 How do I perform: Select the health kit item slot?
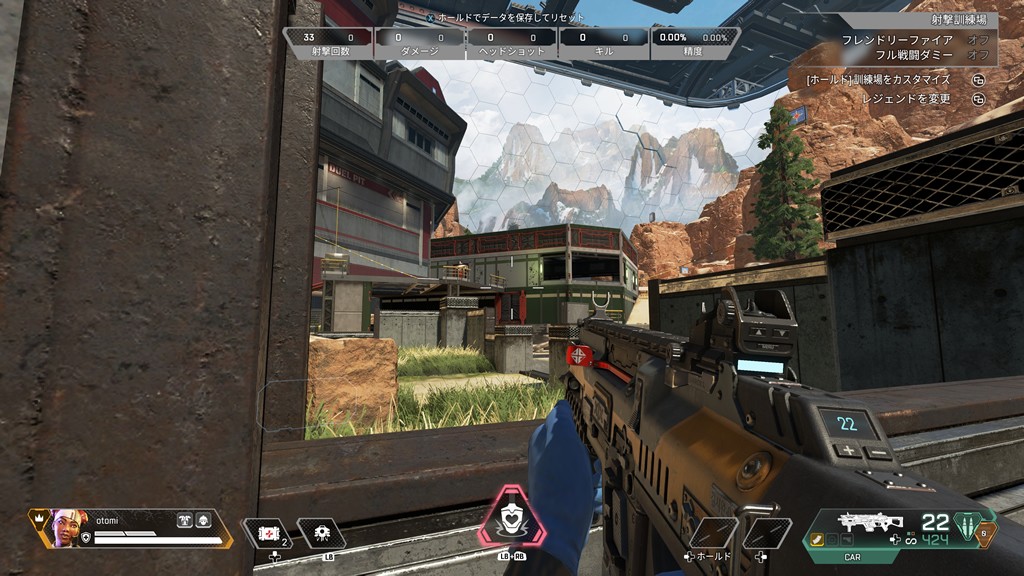[267, 533]
